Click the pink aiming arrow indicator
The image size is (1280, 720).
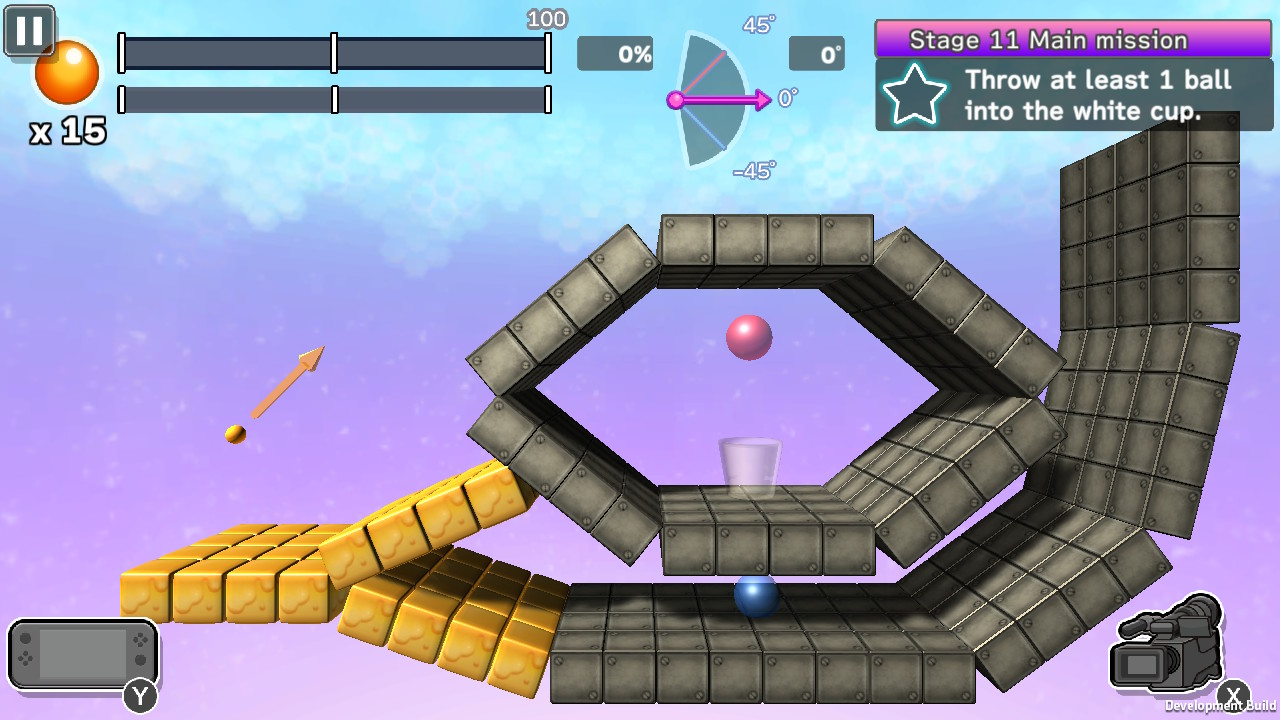pyautogui.click(x=730, y=99)
